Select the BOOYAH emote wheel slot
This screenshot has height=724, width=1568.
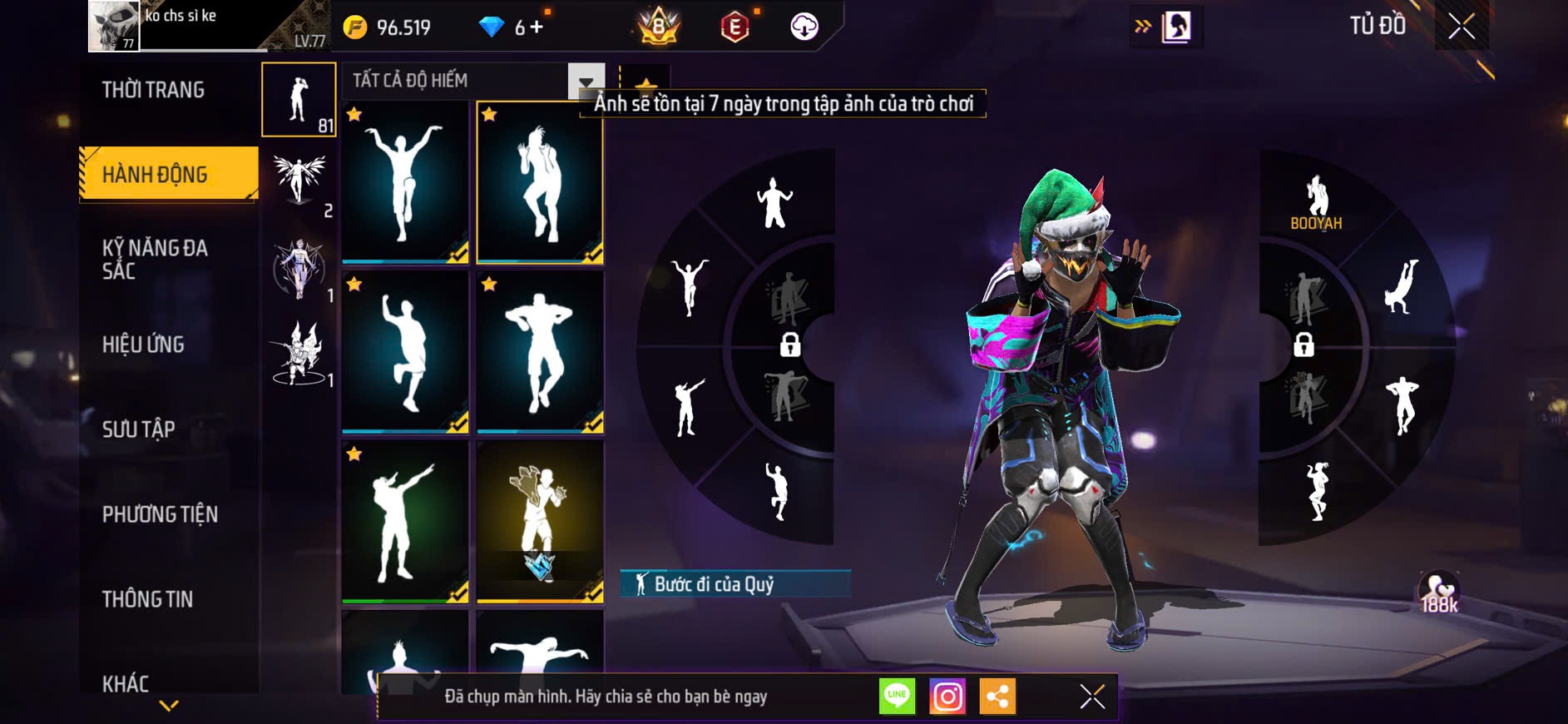tap(1315, 202)
